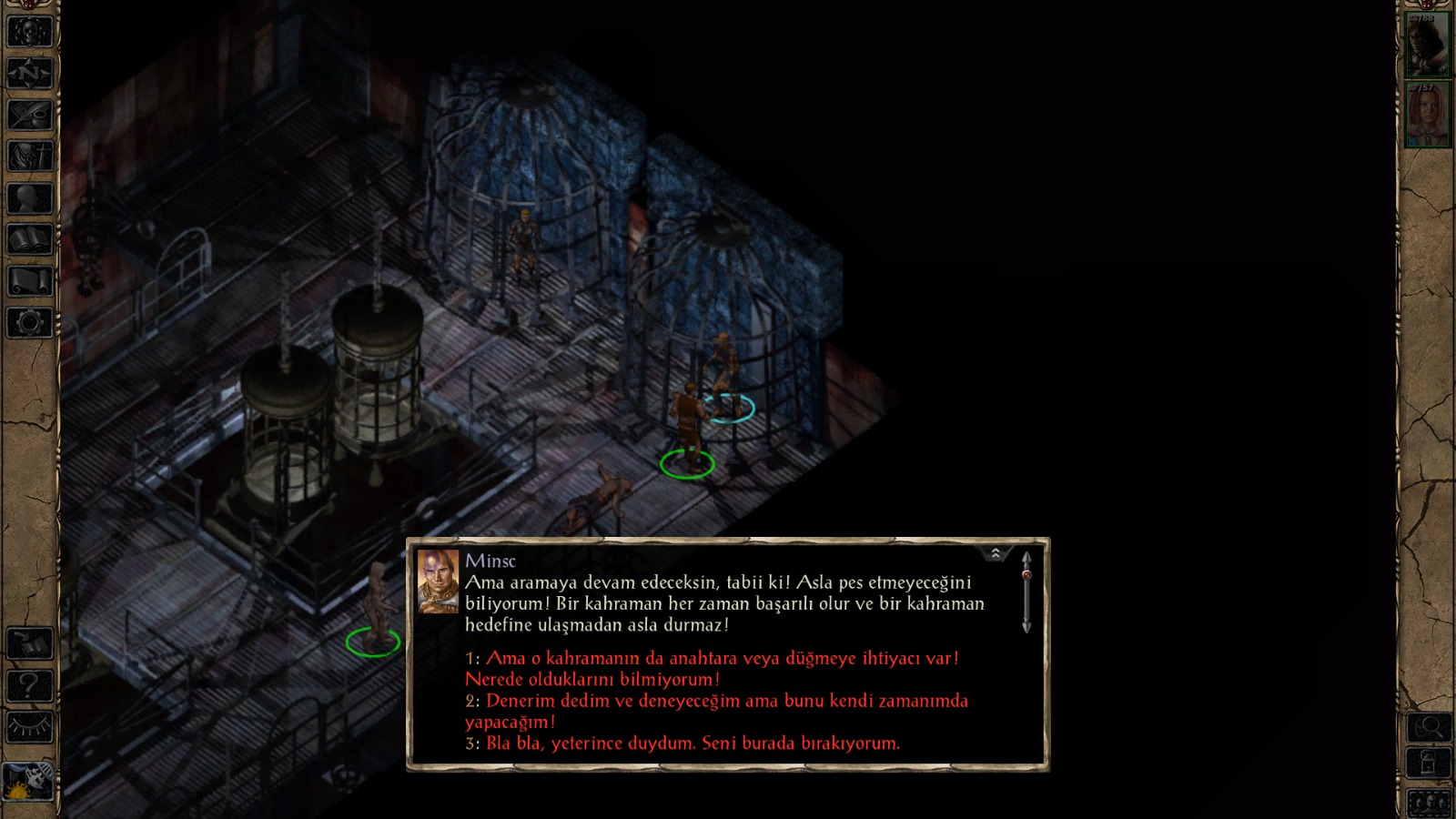The image size is (1456, 819).
Task: Open the mage spellbook icon
Action: (29, 239)
